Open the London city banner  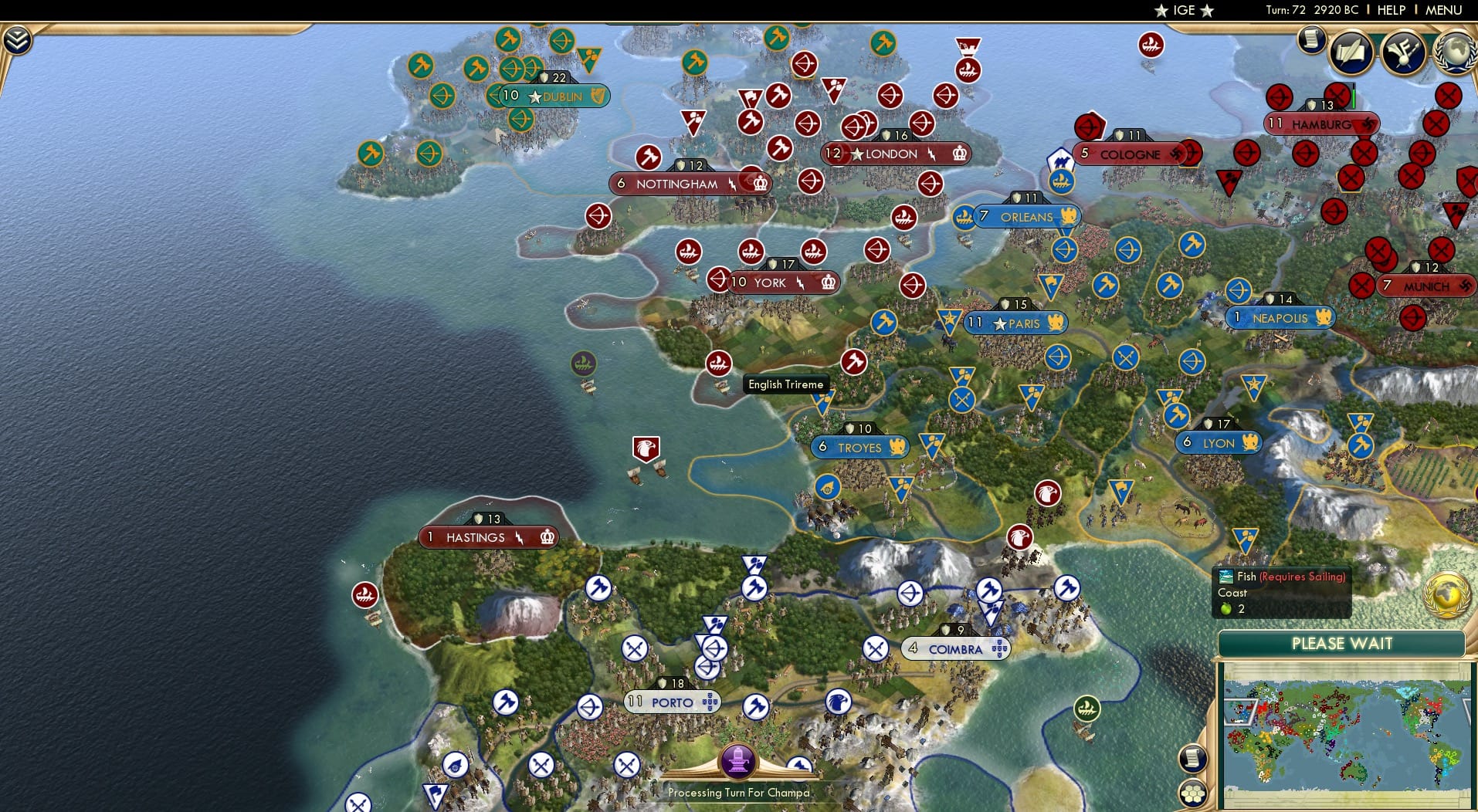tap(896, 154)
